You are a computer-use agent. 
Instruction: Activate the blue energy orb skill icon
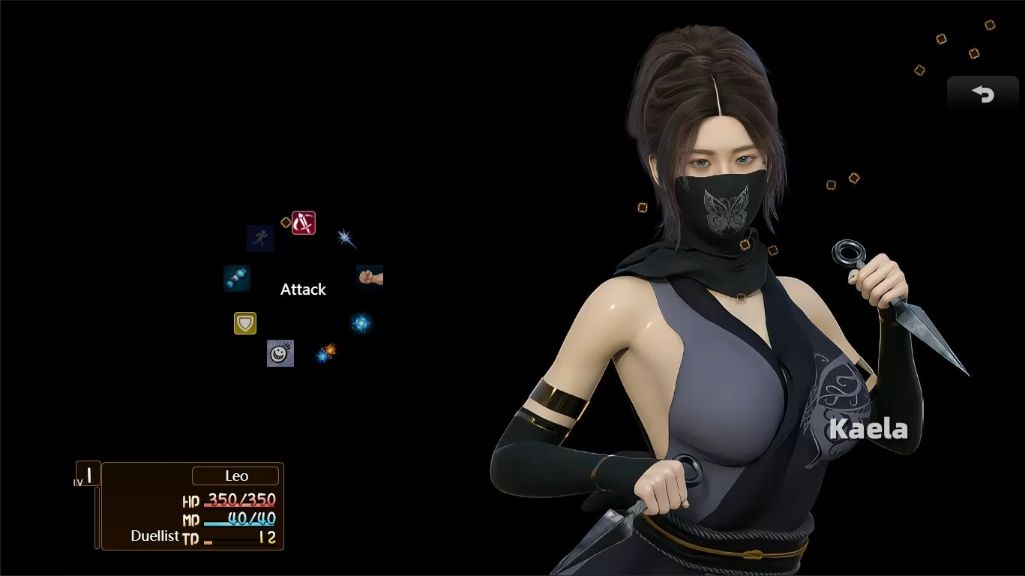(361, 323)
